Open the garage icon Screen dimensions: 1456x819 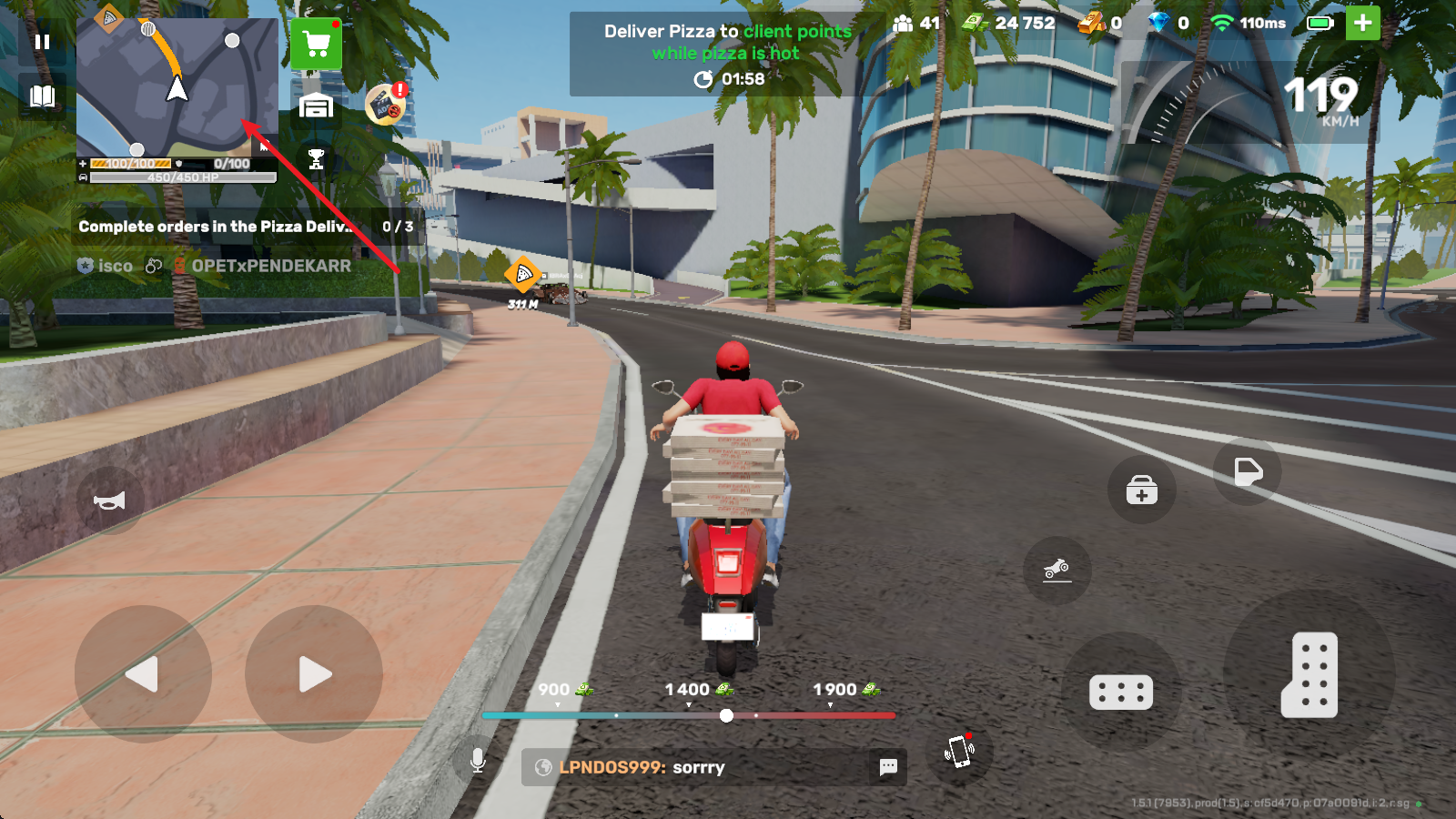tap(316, 106)
